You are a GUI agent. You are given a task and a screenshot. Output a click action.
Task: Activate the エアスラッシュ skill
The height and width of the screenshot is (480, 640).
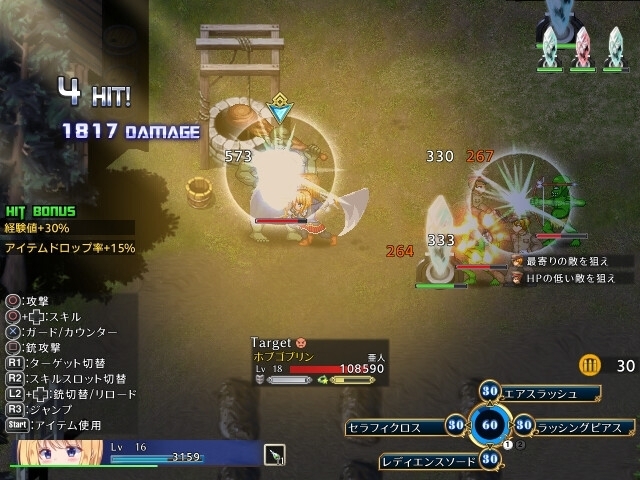click(540, 392)
